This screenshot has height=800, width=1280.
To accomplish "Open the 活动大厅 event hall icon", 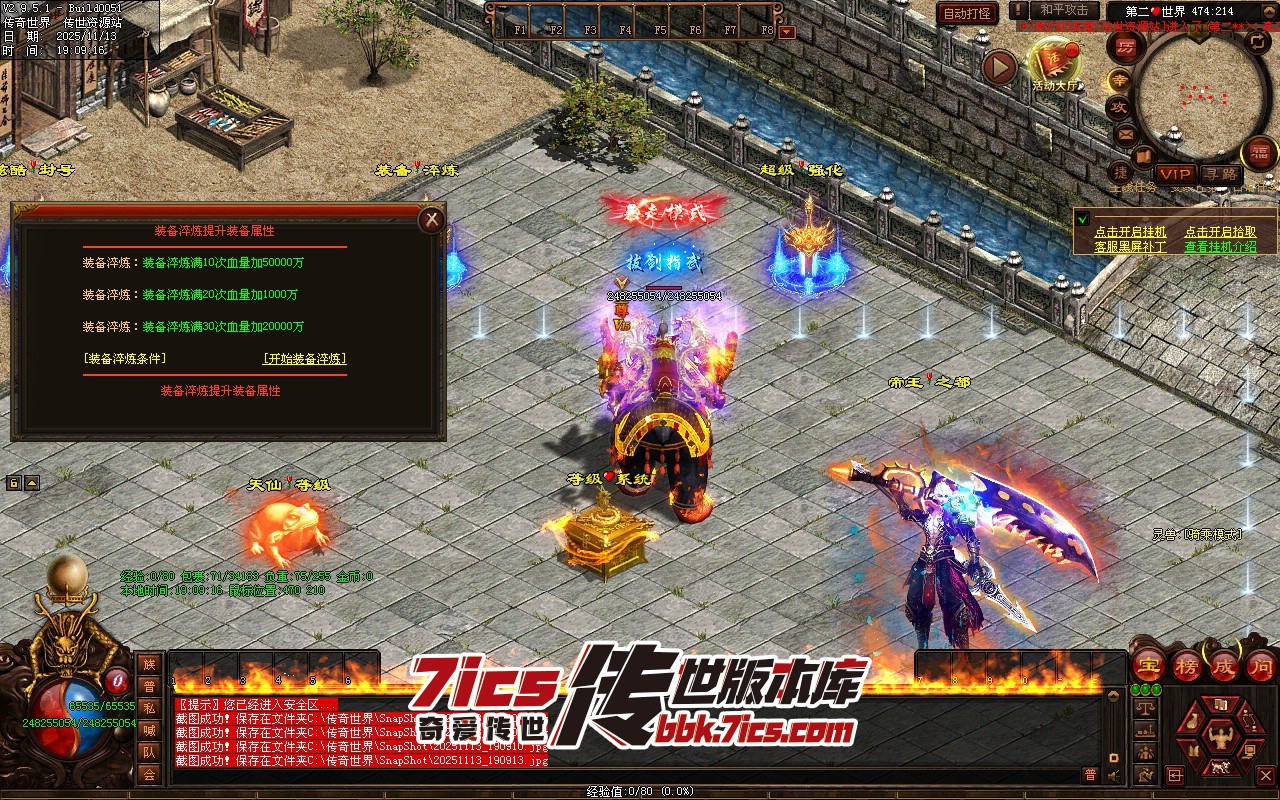I will point(1056,63).
